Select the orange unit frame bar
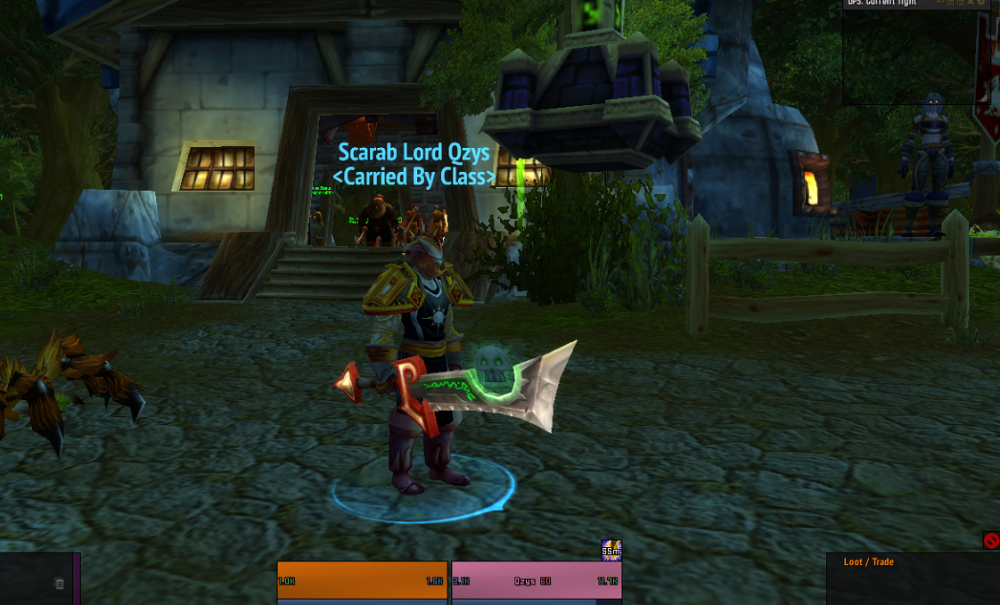The height and width of the screenshot is (605, 1000). tap(362, 580)
